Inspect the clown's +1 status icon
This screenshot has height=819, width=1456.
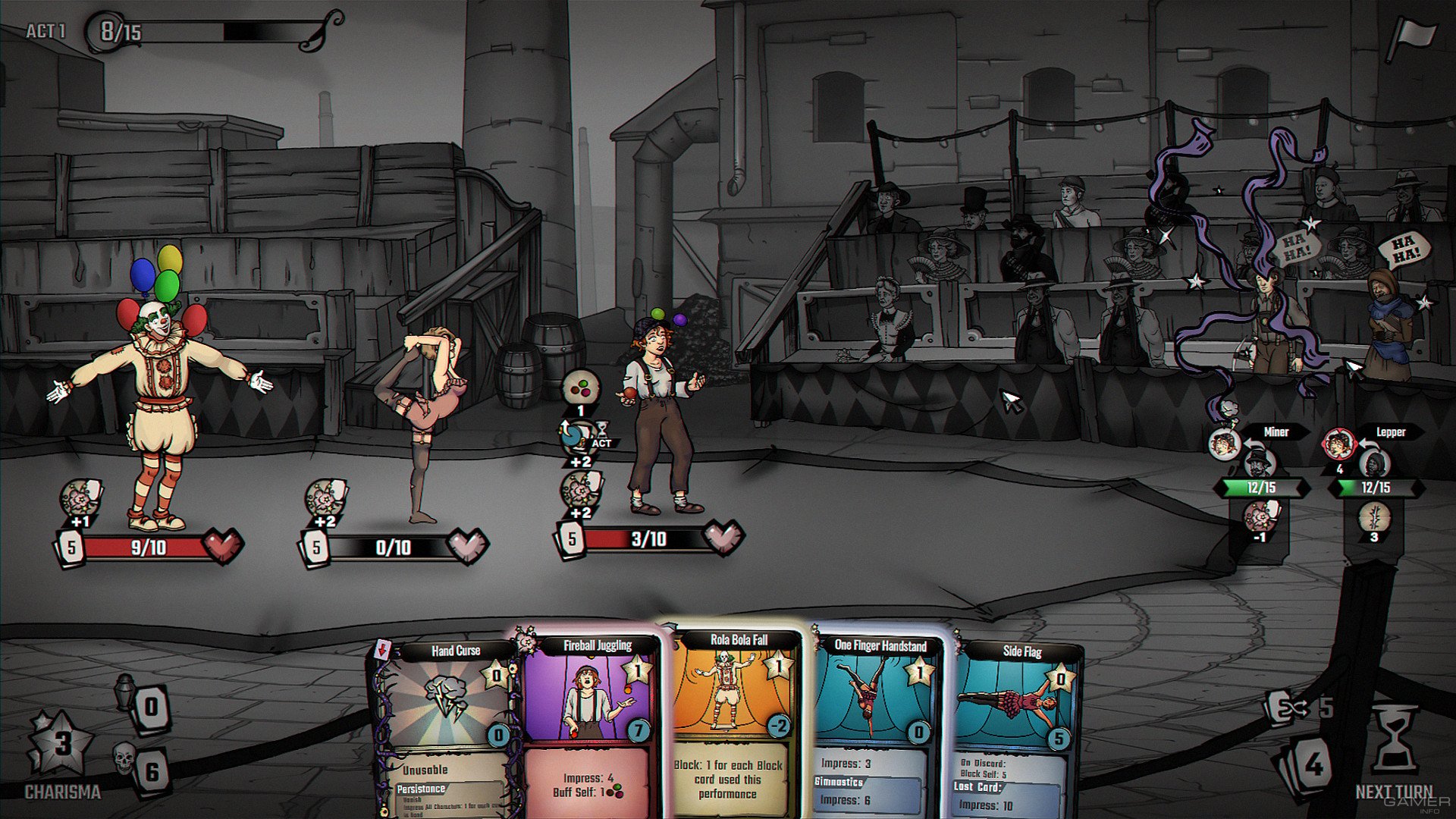coord(80,499)
